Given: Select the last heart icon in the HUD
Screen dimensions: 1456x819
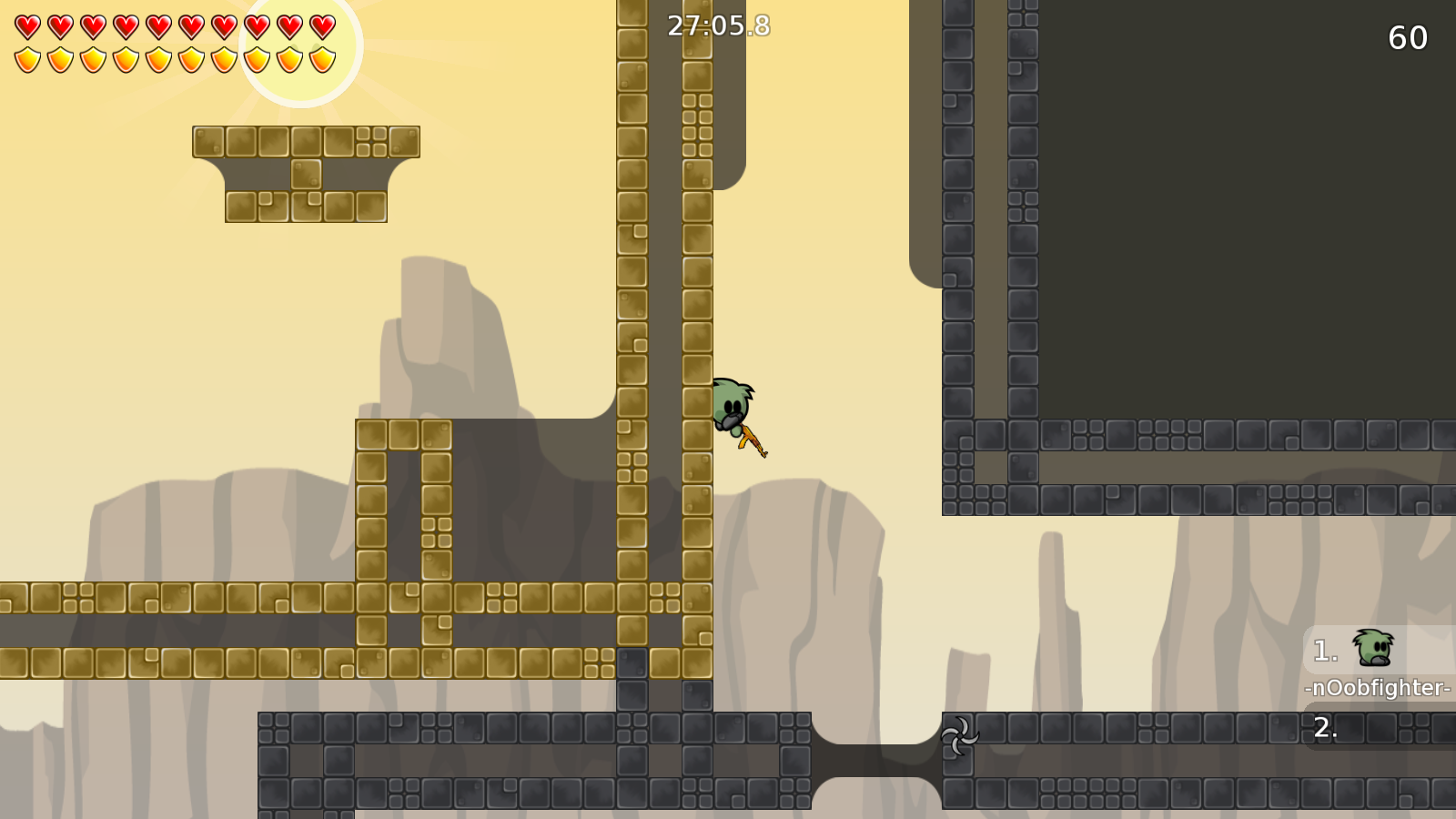Looking at the screenshot, I should coord(320,25).
